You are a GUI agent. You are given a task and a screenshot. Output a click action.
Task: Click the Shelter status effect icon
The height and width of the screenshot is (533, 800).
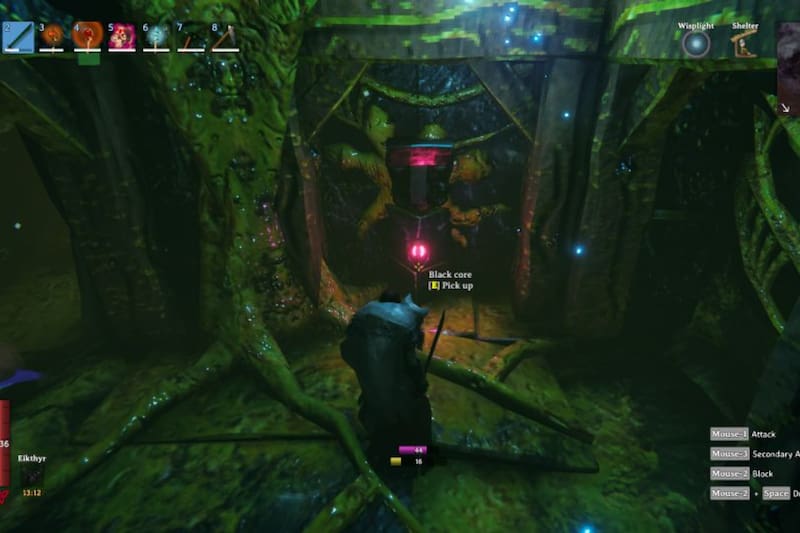[x=743, y=44]
